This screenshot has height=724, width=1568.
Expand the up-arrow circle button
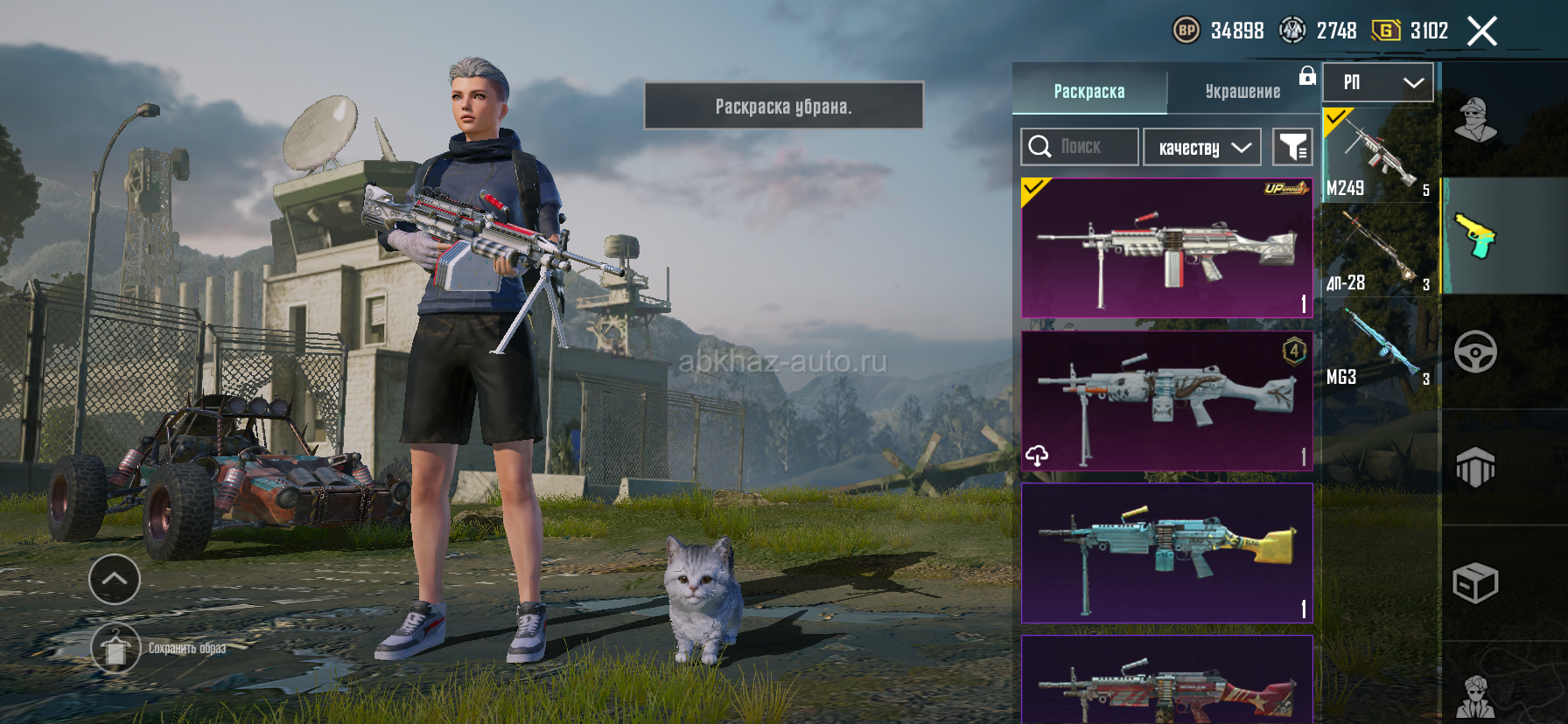[115, 579]
